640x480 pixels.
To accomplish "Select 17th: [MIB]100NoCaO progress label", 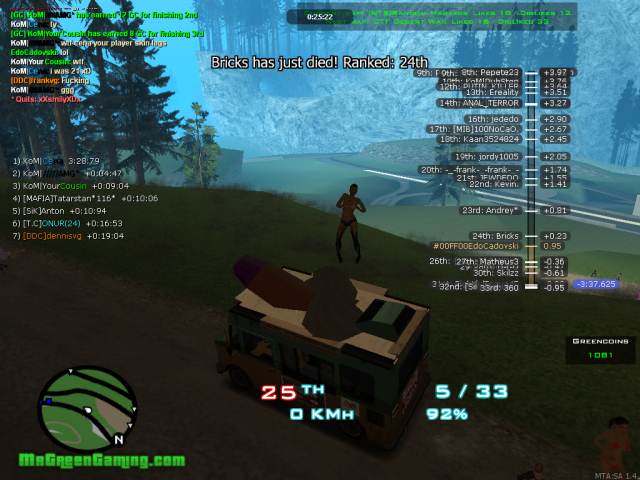I will (x=474, y=129).
